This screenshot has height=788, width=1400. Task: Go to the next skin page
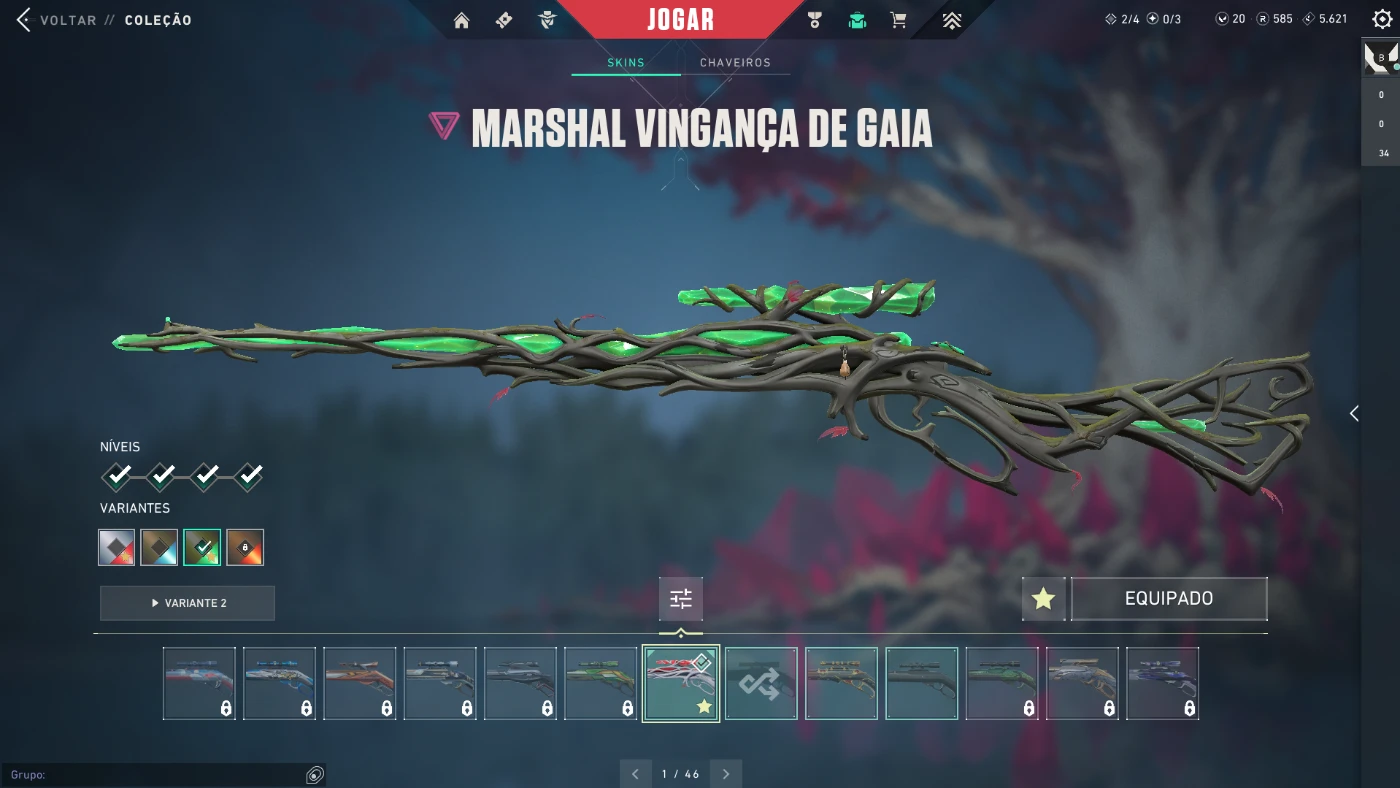726,774
